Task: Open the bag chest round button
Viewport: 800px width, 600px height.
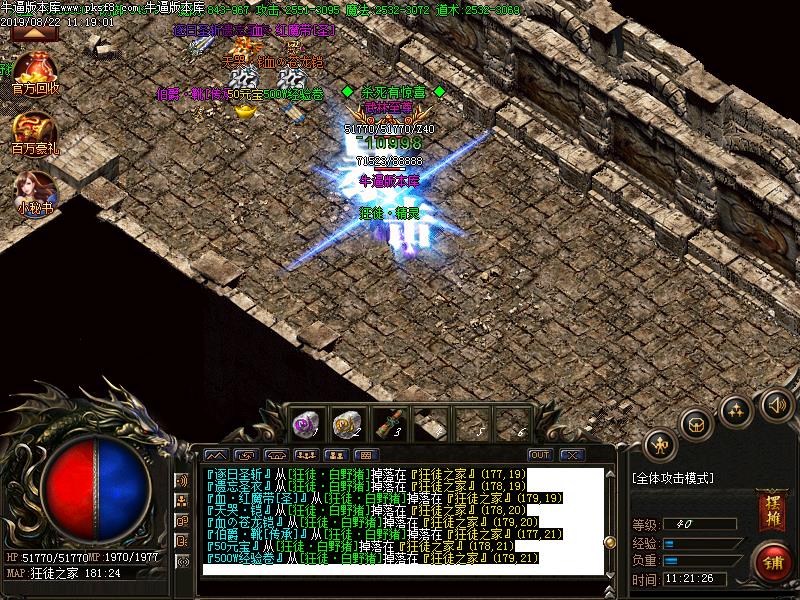Action: [697, 423]
